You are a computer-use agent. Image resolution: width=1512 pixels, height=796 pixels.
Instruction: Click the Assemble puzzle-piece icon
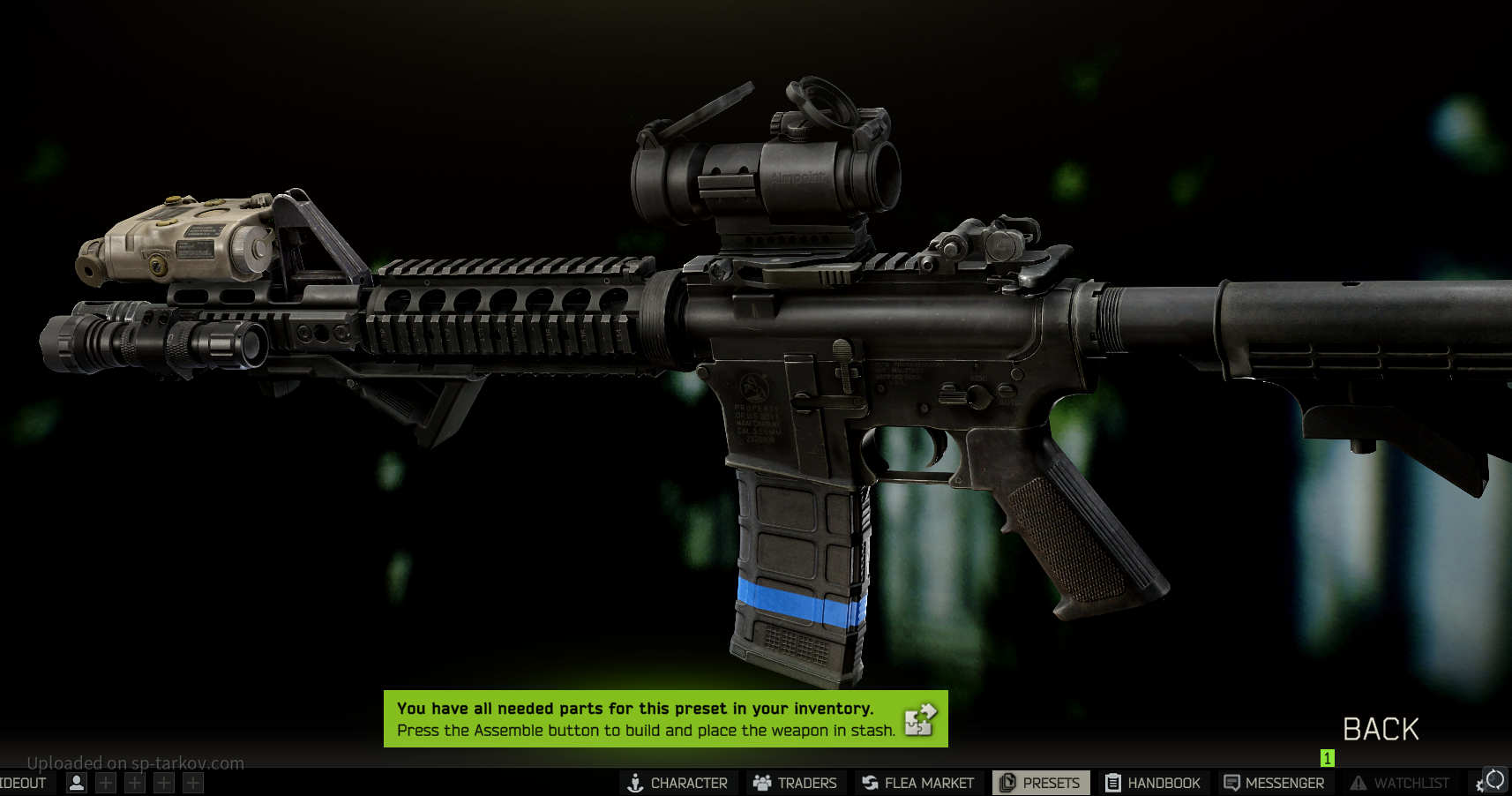click(x=919, y=719)
